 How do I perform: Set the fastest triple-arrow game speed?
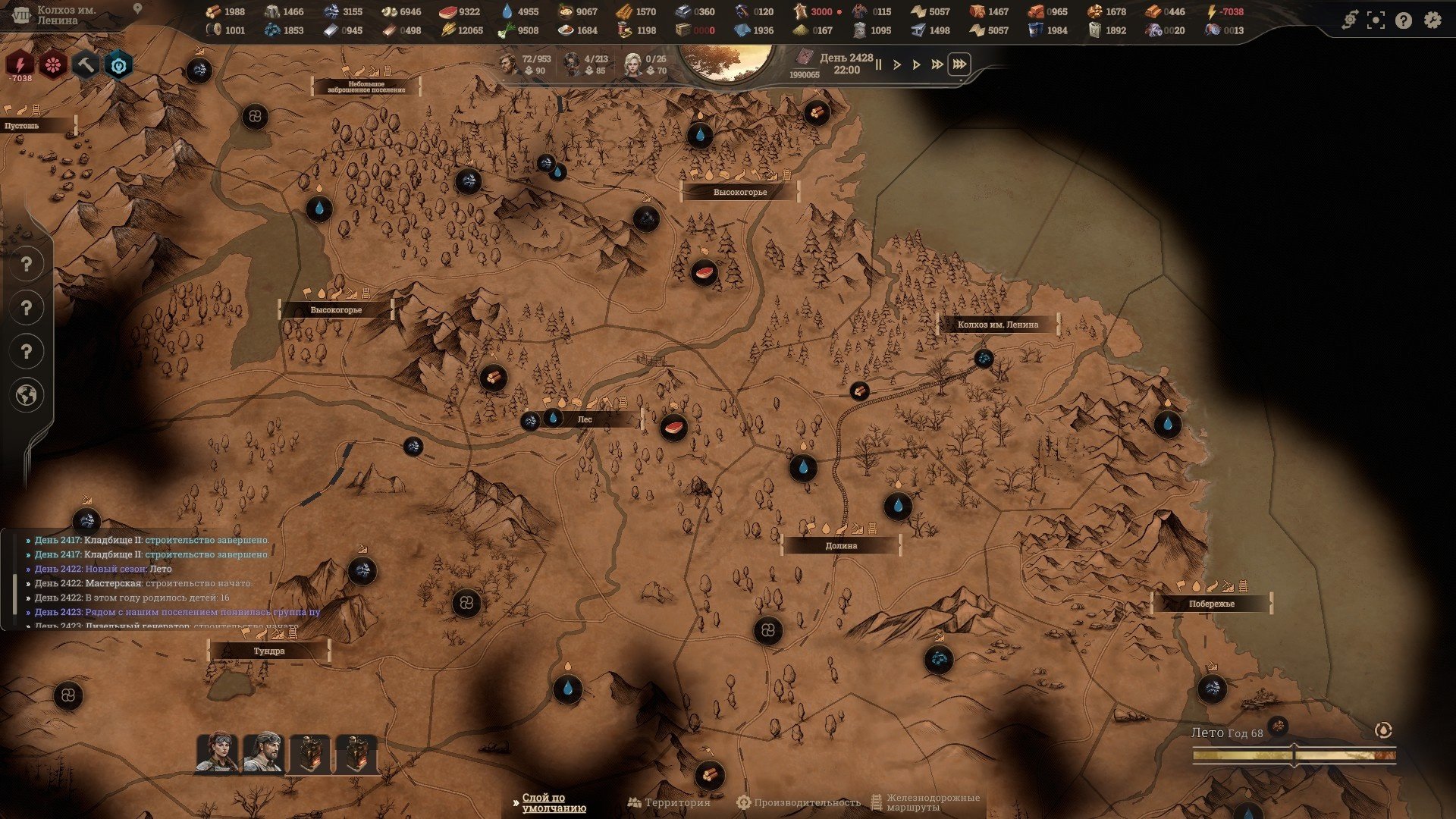959,64
